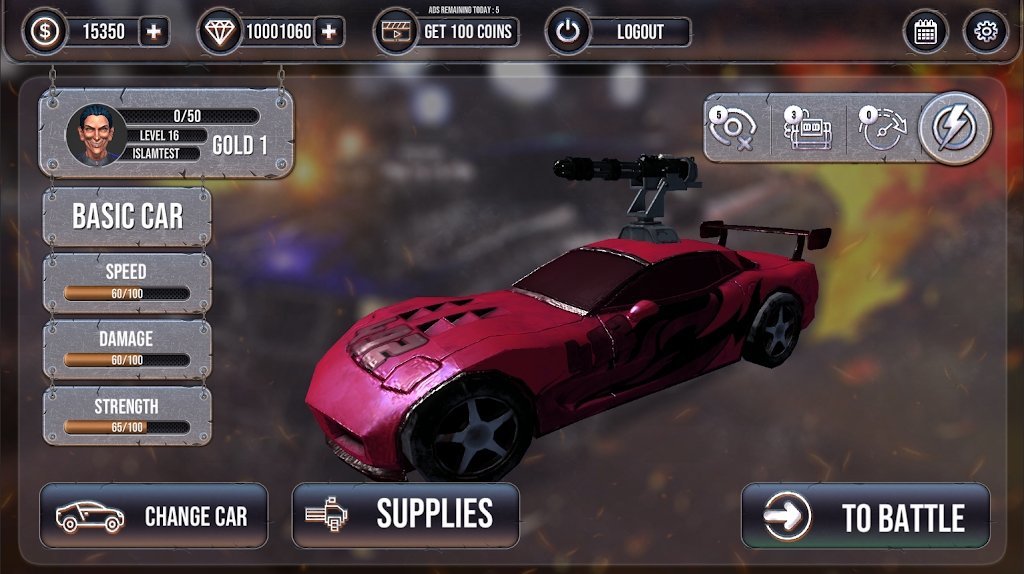Open the Supplies menu
Screen dimensions: 1024x574
coord(406,514)
